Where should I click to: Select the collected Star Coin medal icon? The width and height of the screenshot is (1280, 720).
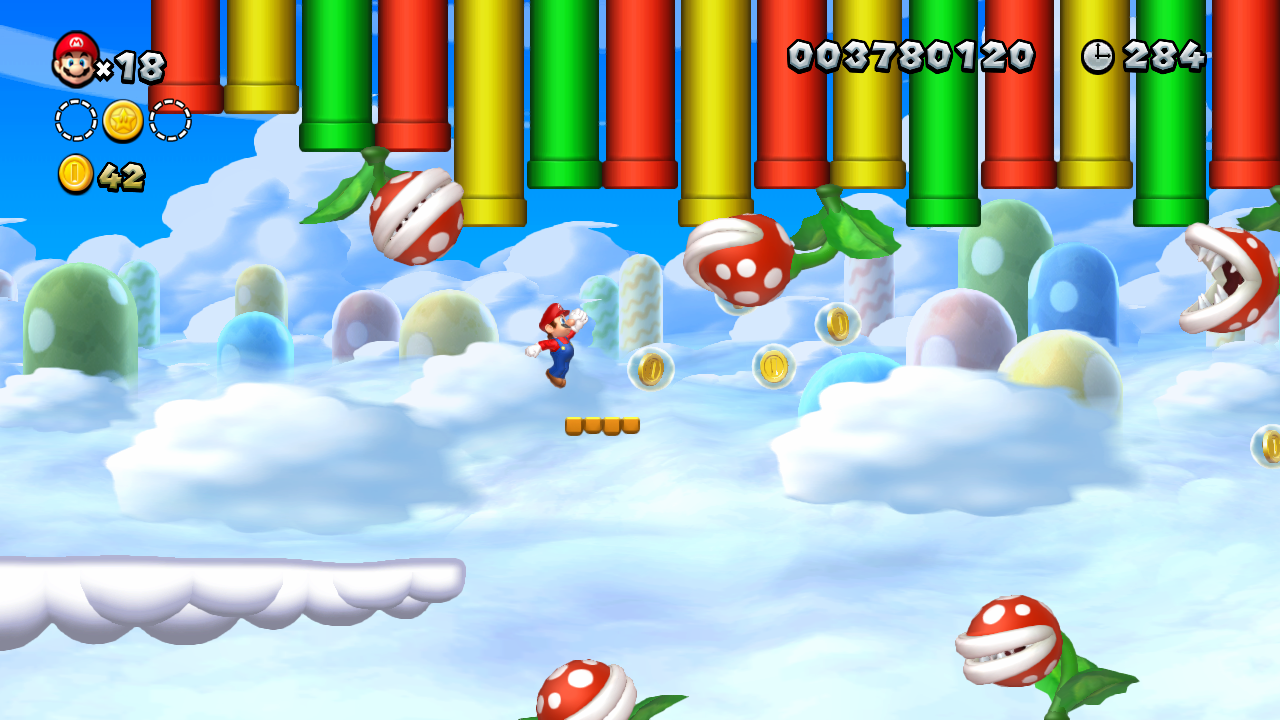pyautogui.click(x=121, y=118)
